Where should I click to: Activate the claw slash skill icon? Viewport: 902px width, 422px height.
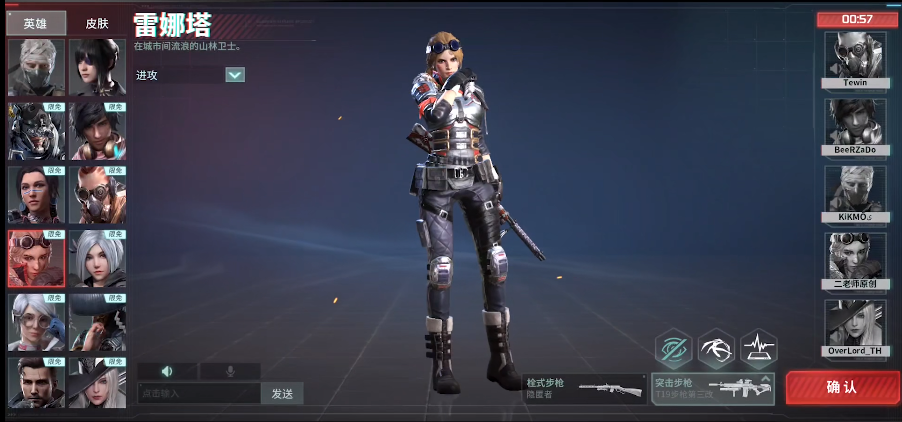[716, 348]
